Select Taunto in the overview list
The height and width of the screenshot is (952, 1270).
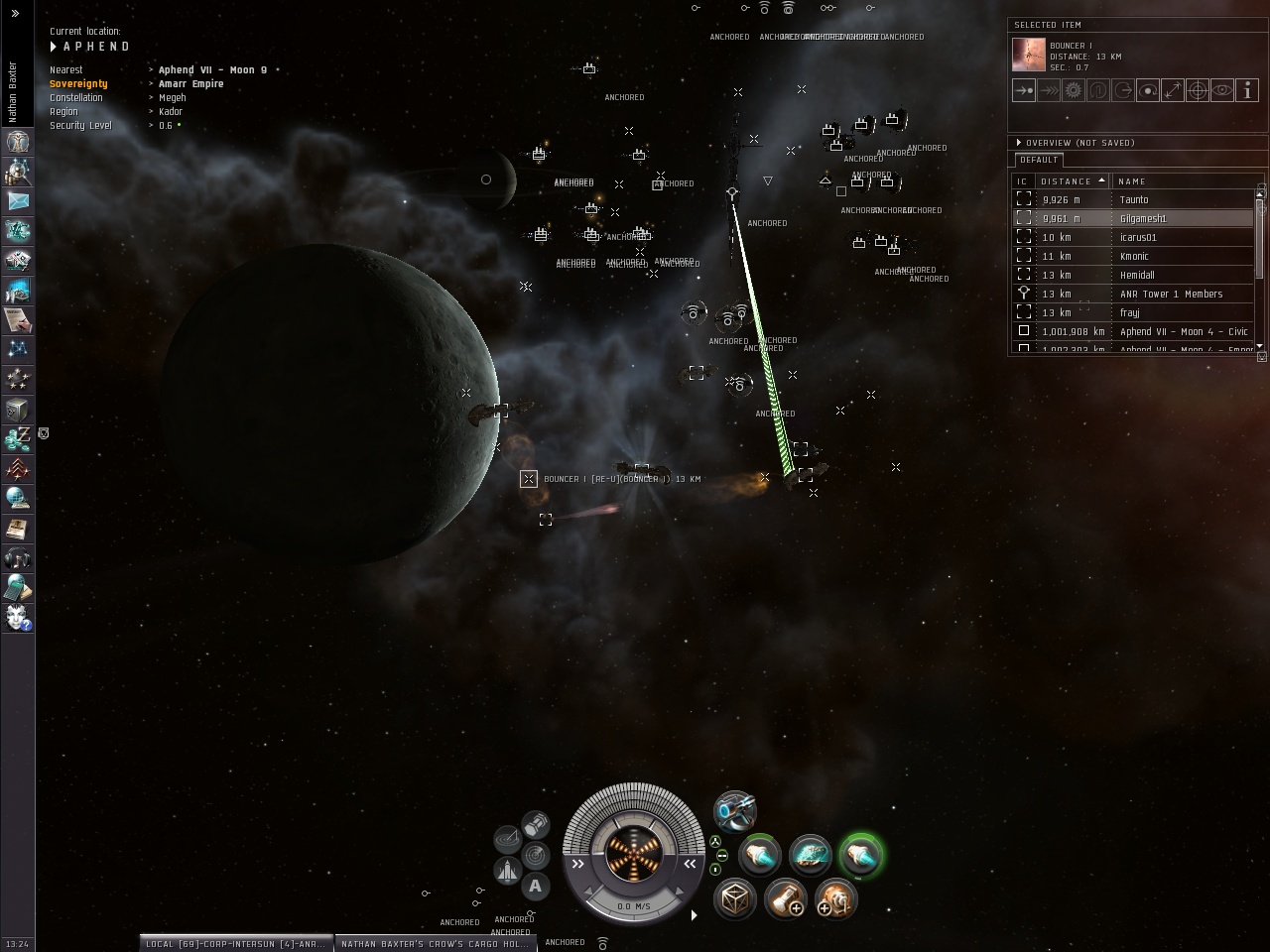(x=1133, y=200)
